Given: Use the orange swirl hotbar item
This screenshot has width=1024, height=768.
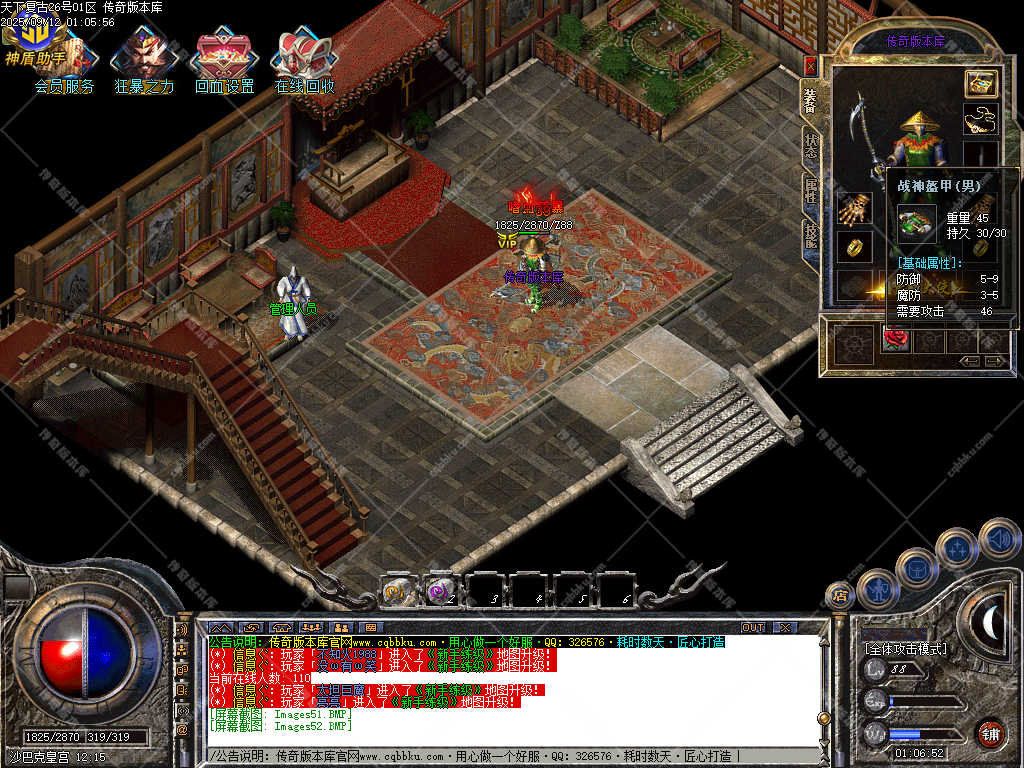Looking at the screenshot, I should click(x=398, y=591).
